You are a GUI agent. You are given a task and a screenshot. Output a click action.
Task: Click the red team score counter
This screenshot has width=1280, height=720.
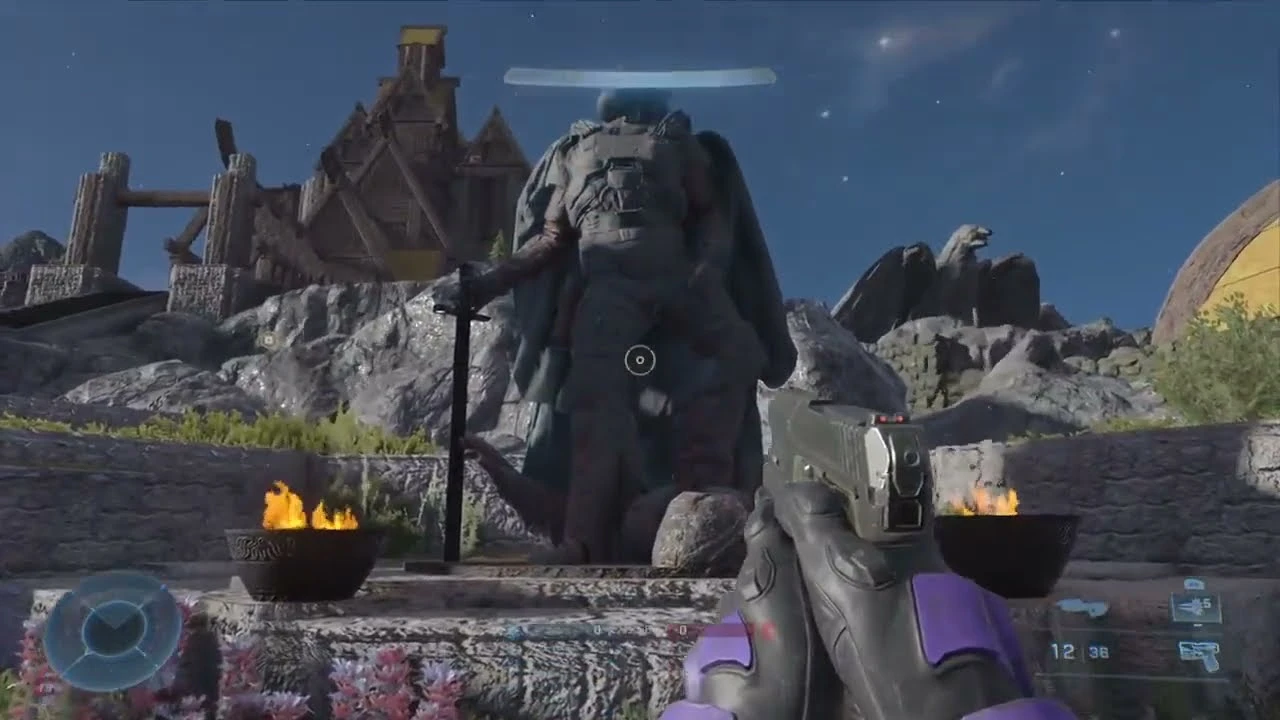coord(682,629)
